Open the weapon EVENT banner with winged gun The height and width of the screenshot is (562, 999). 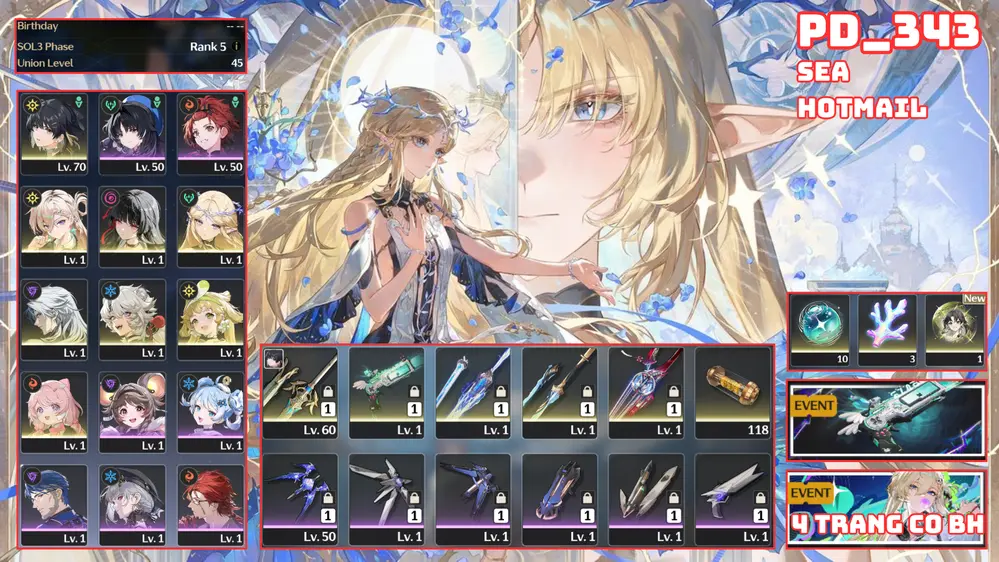pyautogui.click(x=886, y=419)
